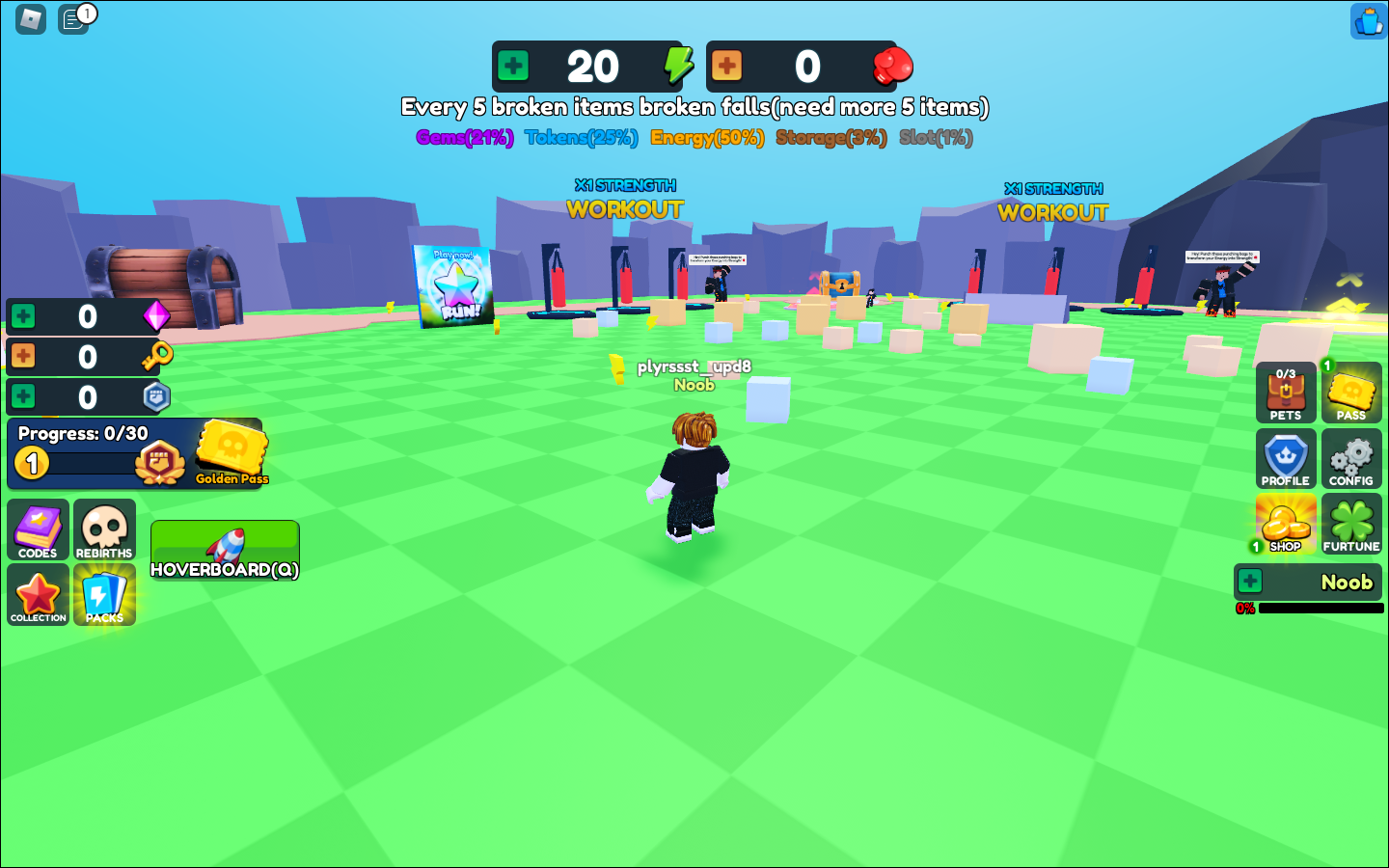
Task: Open the PETS inventory showing 0/3
Action: [1285, 393]
